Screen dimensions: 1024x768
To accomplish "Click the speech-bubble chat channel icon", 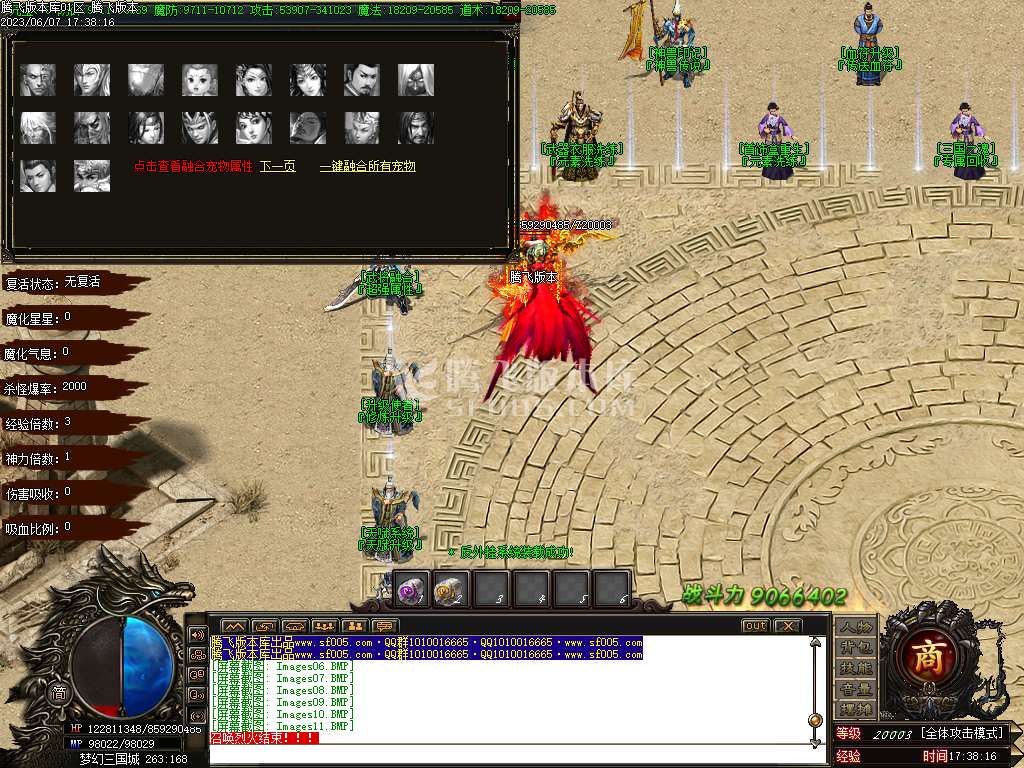I will click(x=382, y=626).
